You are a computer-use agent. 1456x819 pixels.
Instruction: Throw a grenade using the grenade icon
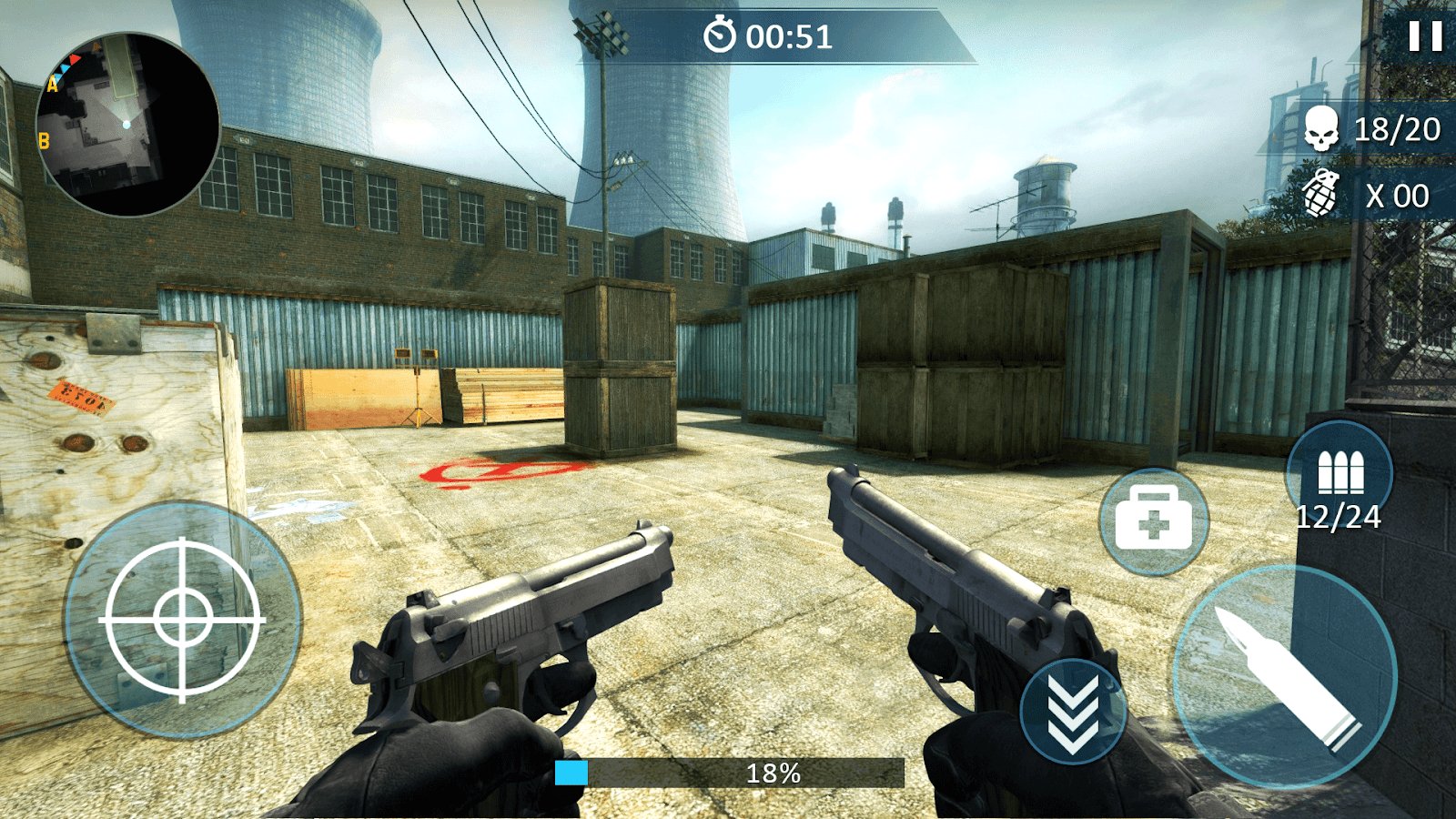1321,194
